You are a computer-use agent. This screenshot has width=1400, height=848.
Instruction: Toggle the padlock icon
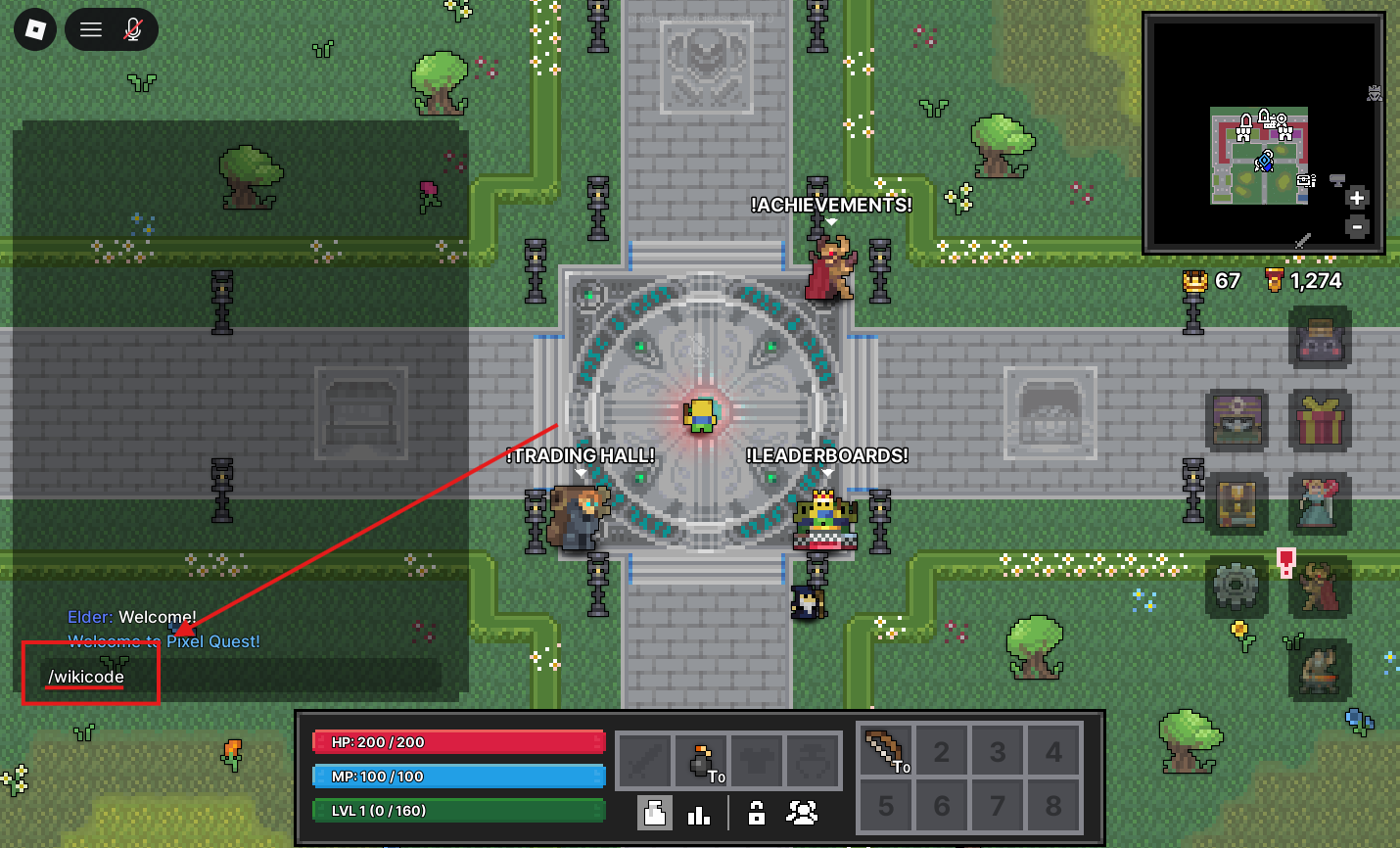(756, 813)
